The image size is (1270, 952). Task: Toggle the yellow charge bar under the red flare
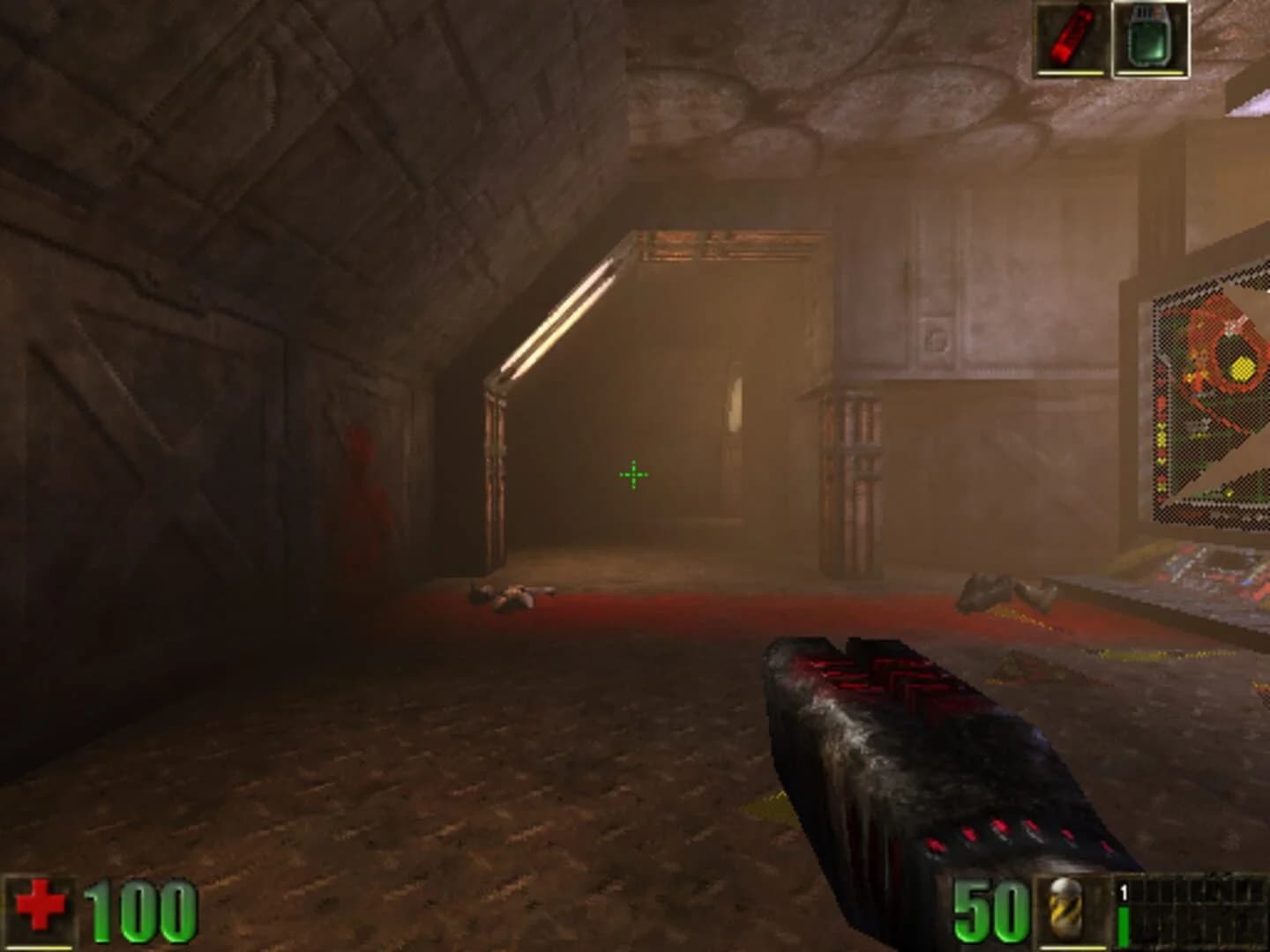coord(1070,72)
